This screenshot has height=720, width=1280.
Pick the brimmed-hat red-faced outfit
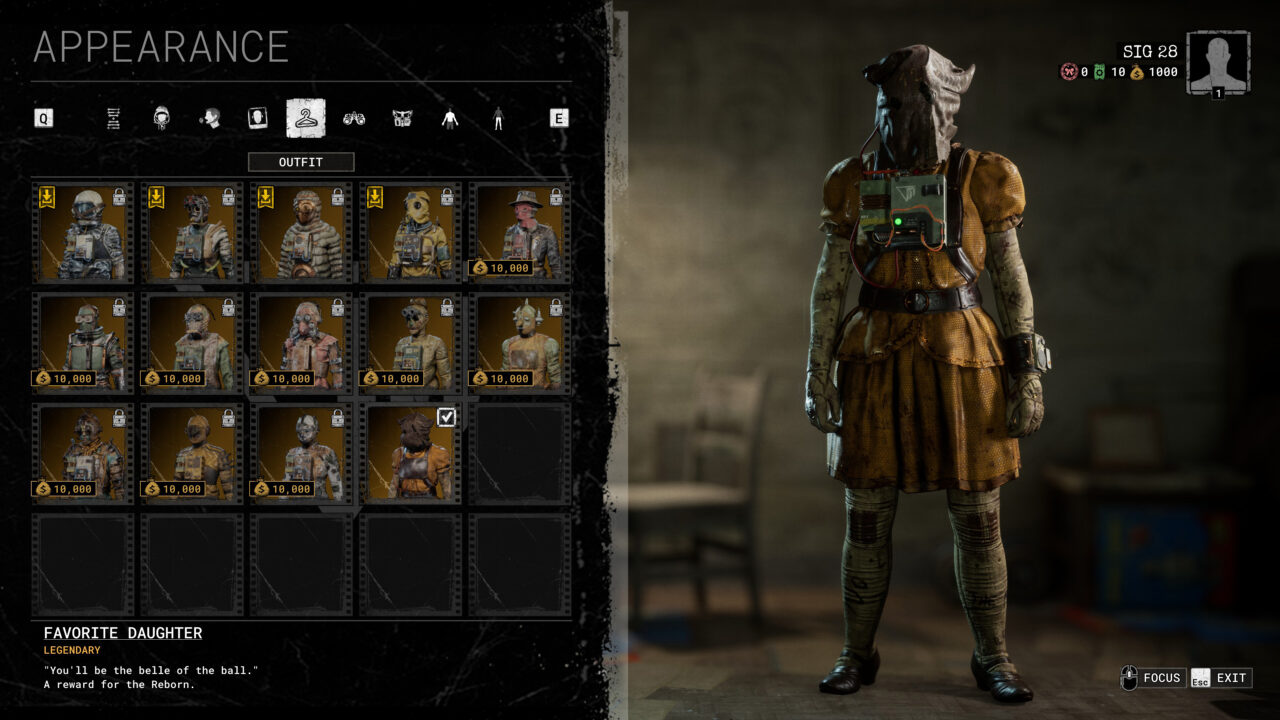pyautogui.click(x=519, y=233)
